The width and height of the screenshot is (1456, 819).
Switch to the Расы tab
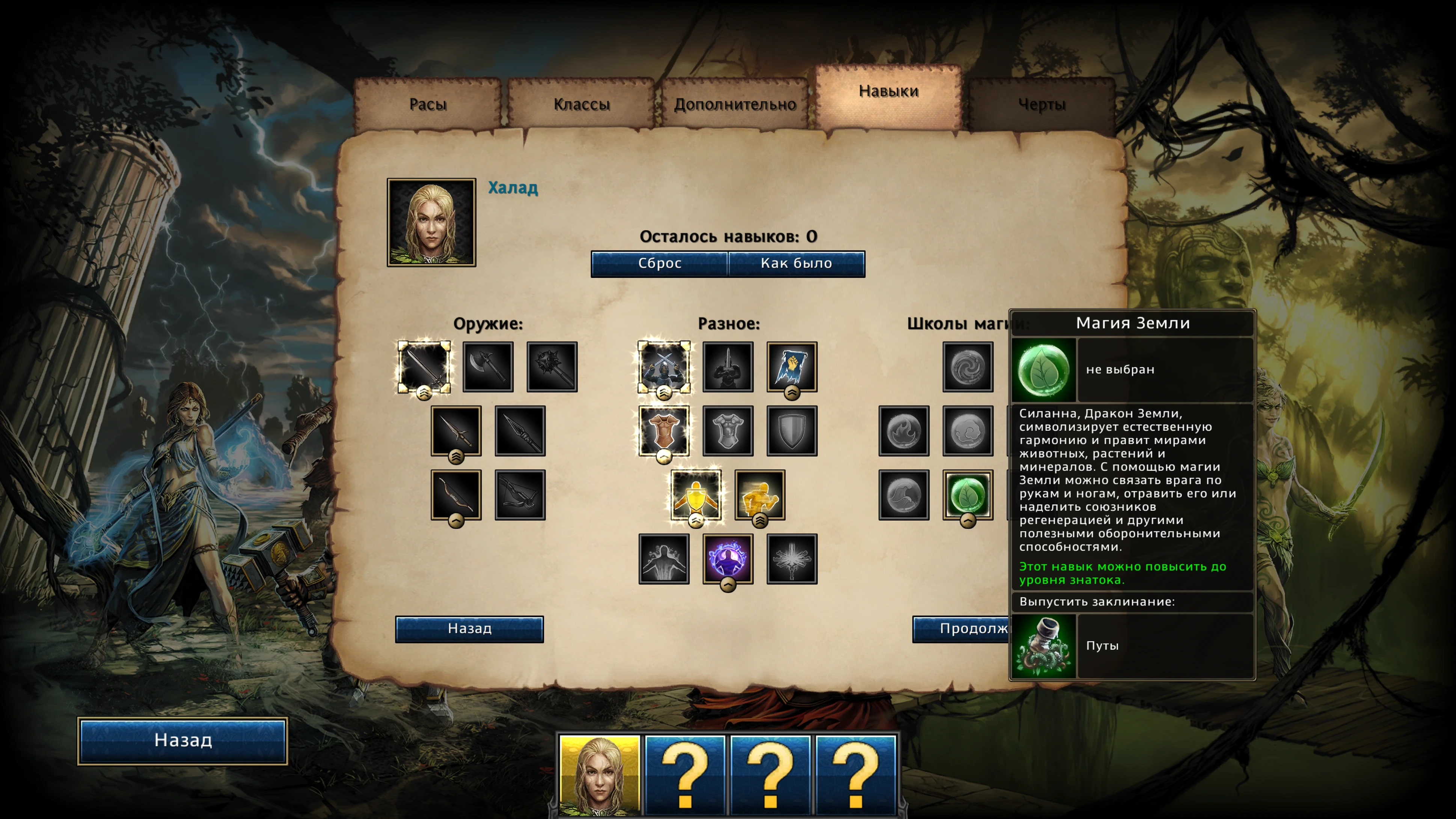(x=428, y=104)
